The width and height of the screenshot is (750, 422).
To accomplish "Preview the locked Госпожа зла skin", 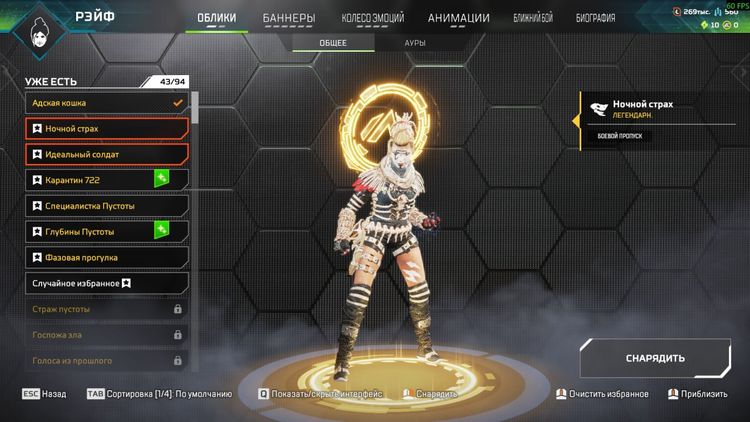I will pyautogui.click(x=106, y=335).
